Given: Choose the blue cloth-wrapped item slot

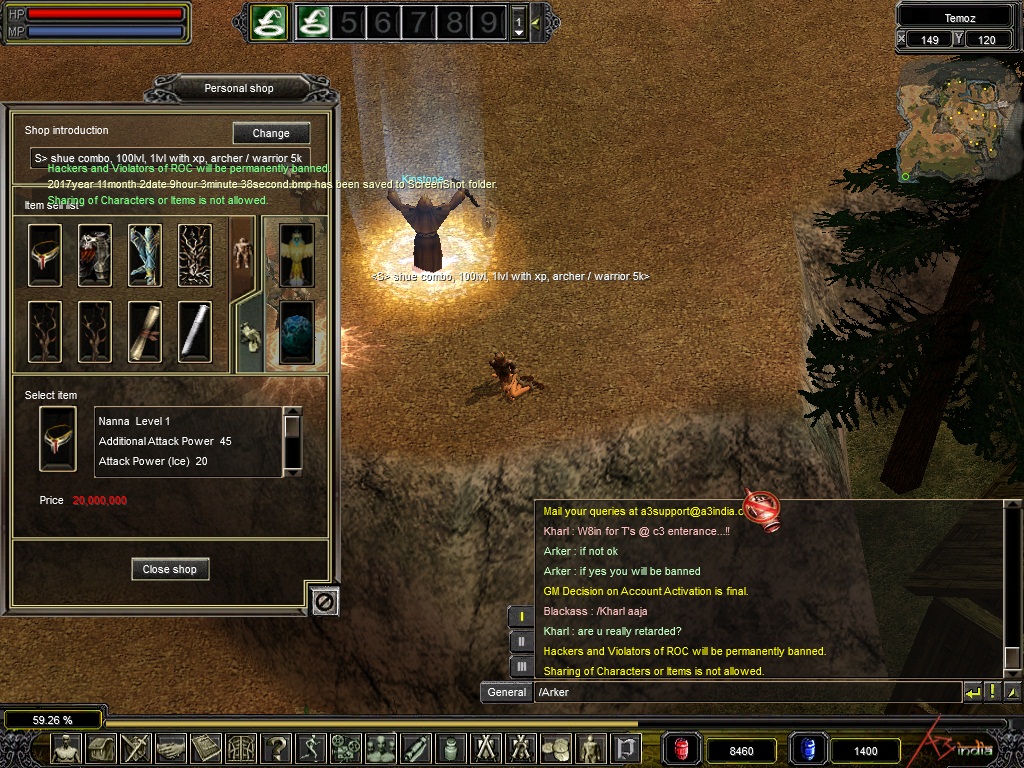Looking at the screenshot, I should click(145, 255).
